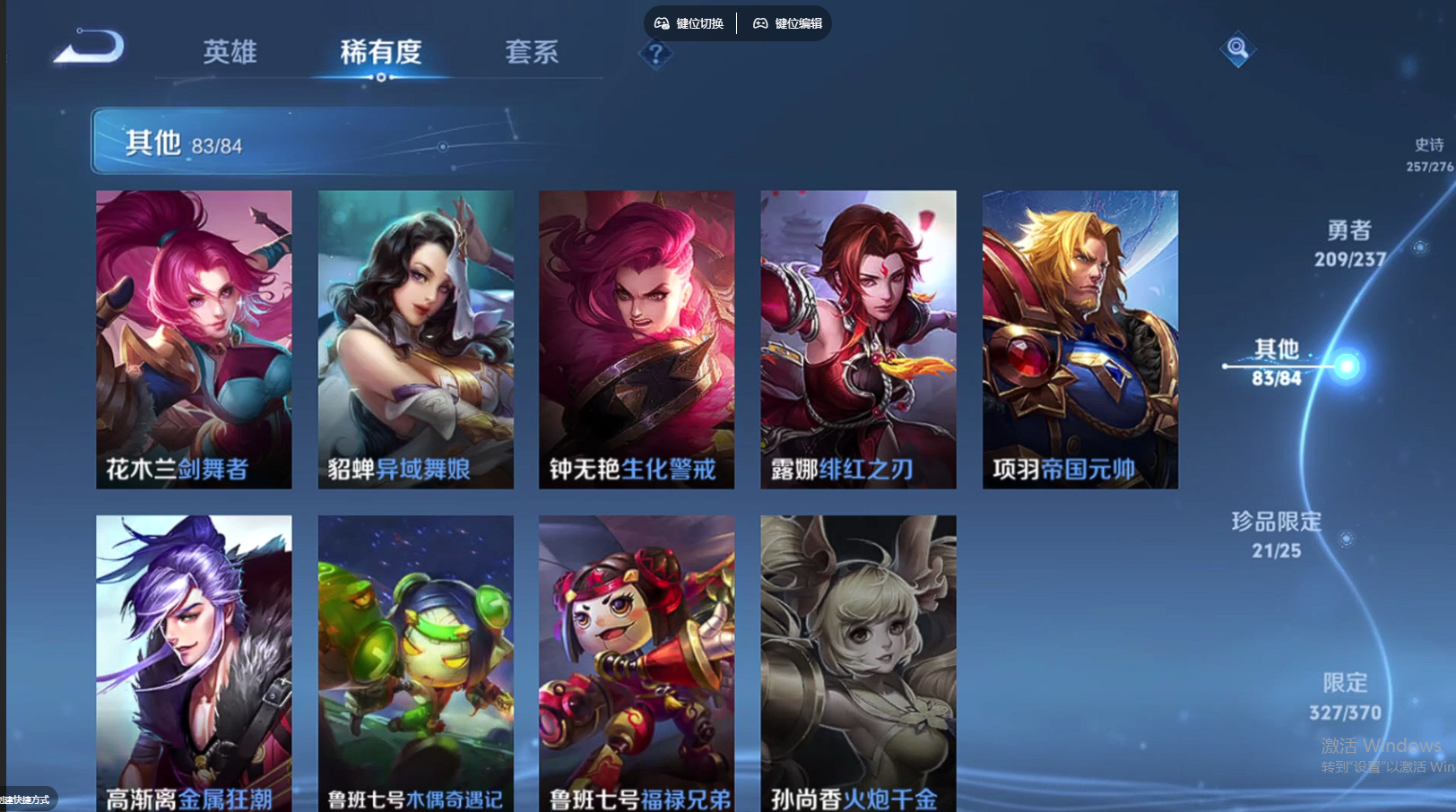Image resolution: width=1456 pixels, height=812 pixels.
Task: Open the 鲁班七号福禄兄弟 skin thumbnail
Action: click(636, 663)
